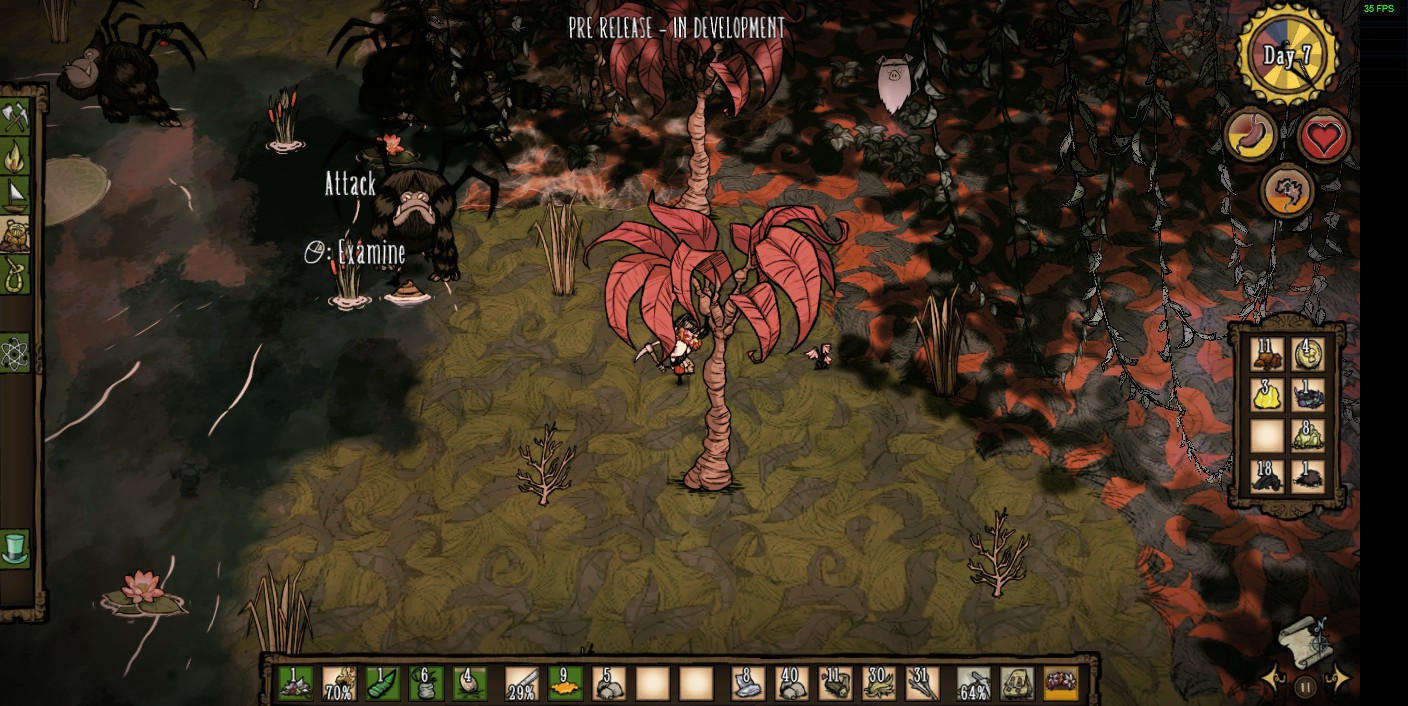
Task: Rotate the camera with the right arrow
Action: pos(1337,680)
